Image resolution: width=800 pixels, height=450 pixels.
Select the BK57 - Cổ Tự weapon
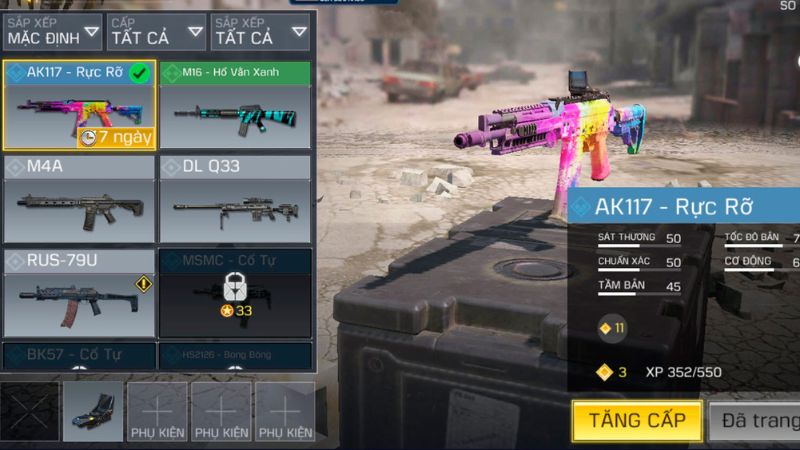pyautogui.click(x=79, y=355)
